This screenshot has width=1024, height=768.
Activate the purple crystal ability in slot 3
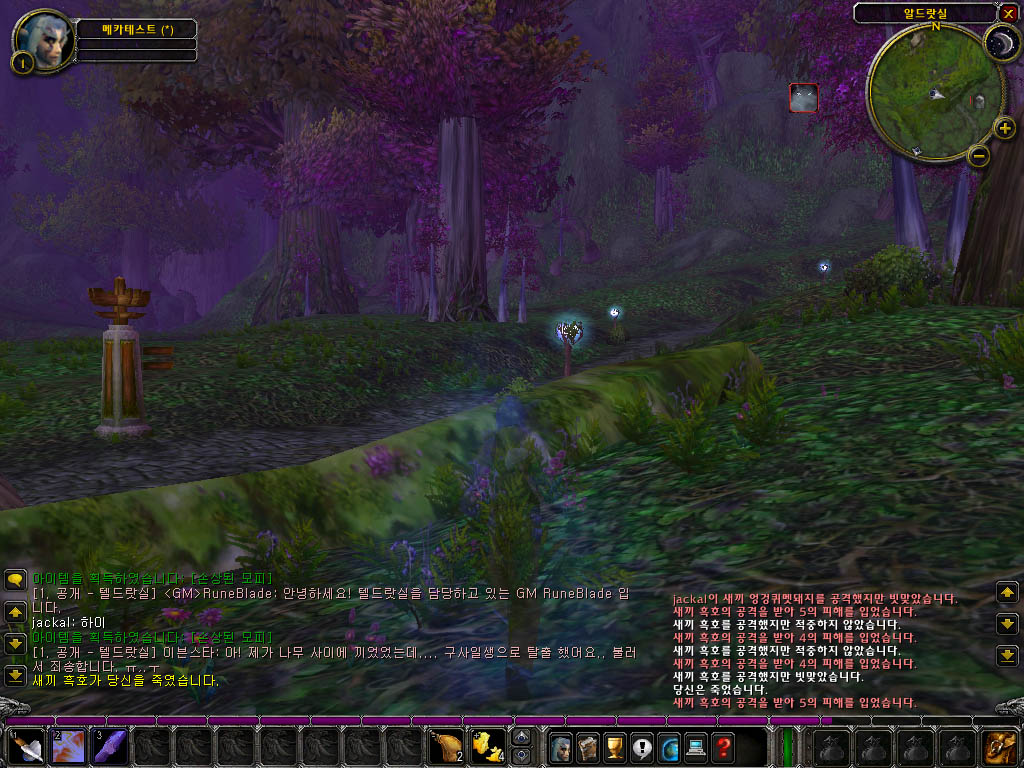pos(111,747)
